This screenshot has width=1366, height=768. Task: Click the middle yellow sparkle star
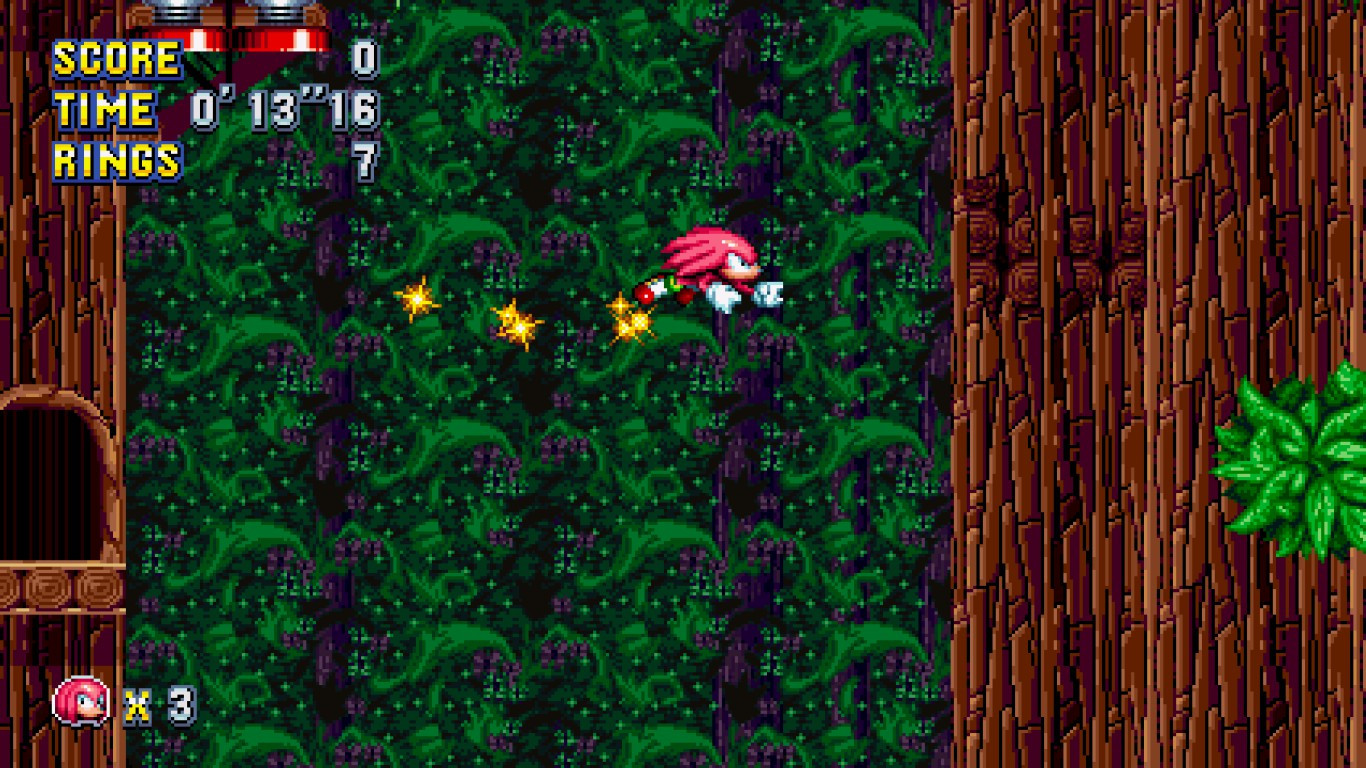tap(518, 323)
